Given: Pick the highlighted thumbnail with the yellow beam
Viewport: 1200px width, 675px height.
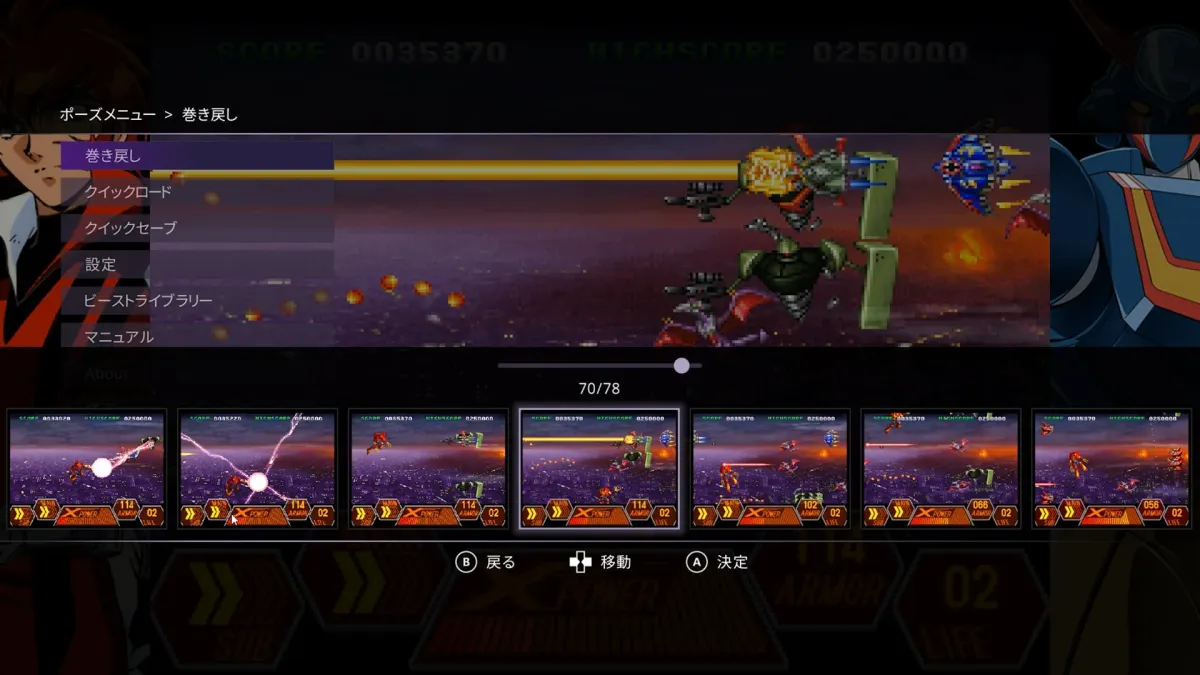Looking at the screenshot, I should 599,468.
